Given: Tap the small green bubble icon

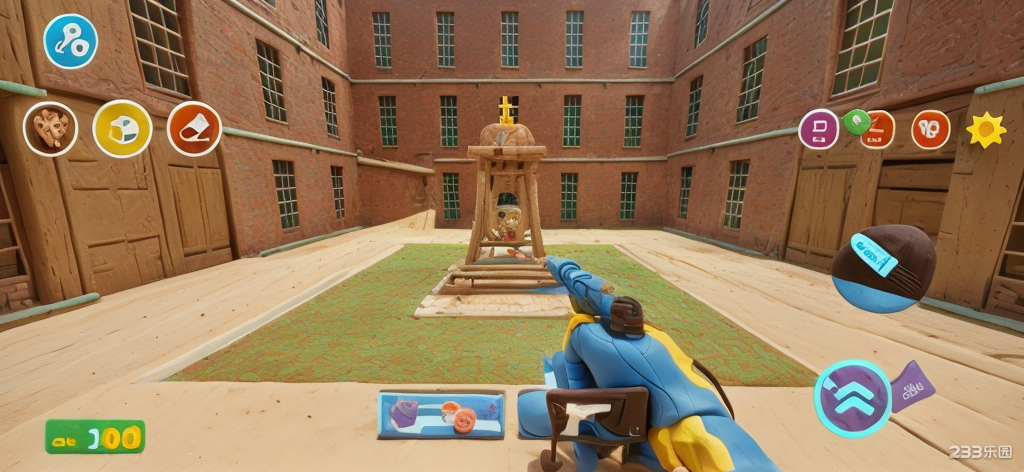Looking at the screenshot, I should 855,121.
